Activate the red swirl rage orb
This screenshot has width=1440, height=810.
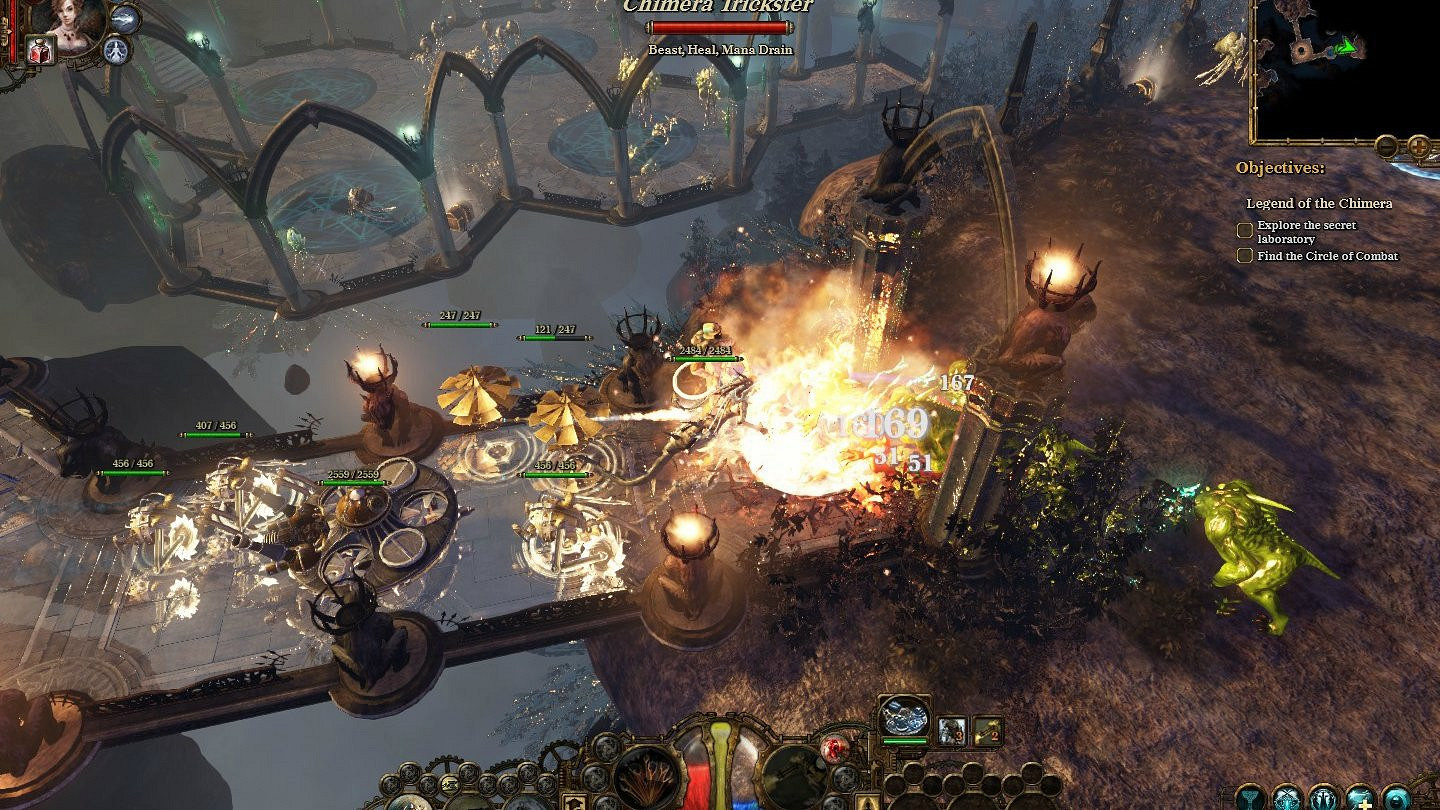(834, 749)
